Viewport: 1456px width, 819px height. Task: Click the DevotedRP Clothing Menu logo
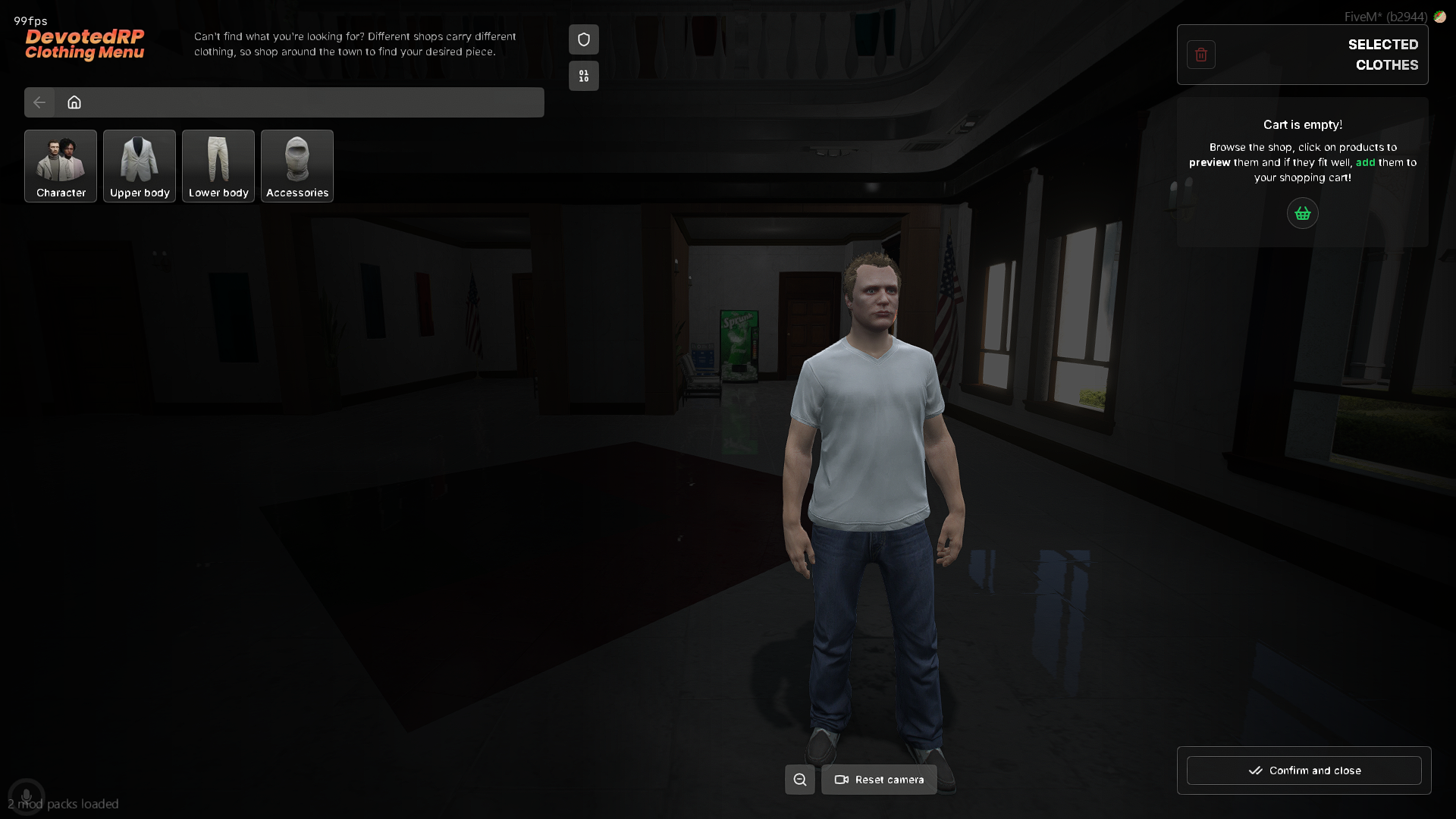[84, 44]
